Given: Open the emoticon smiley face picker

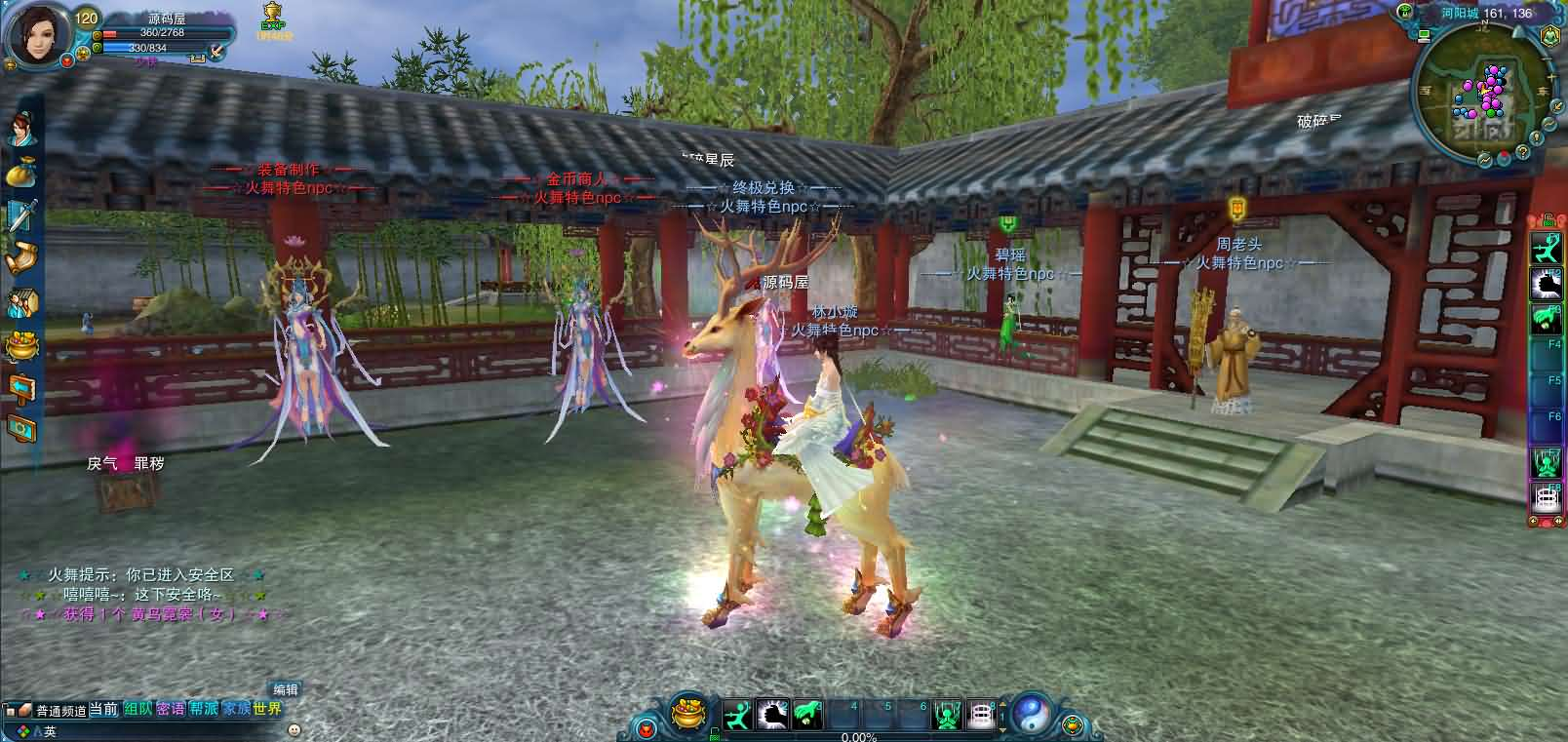Looking at the screenshot, I should coord(294,729).
